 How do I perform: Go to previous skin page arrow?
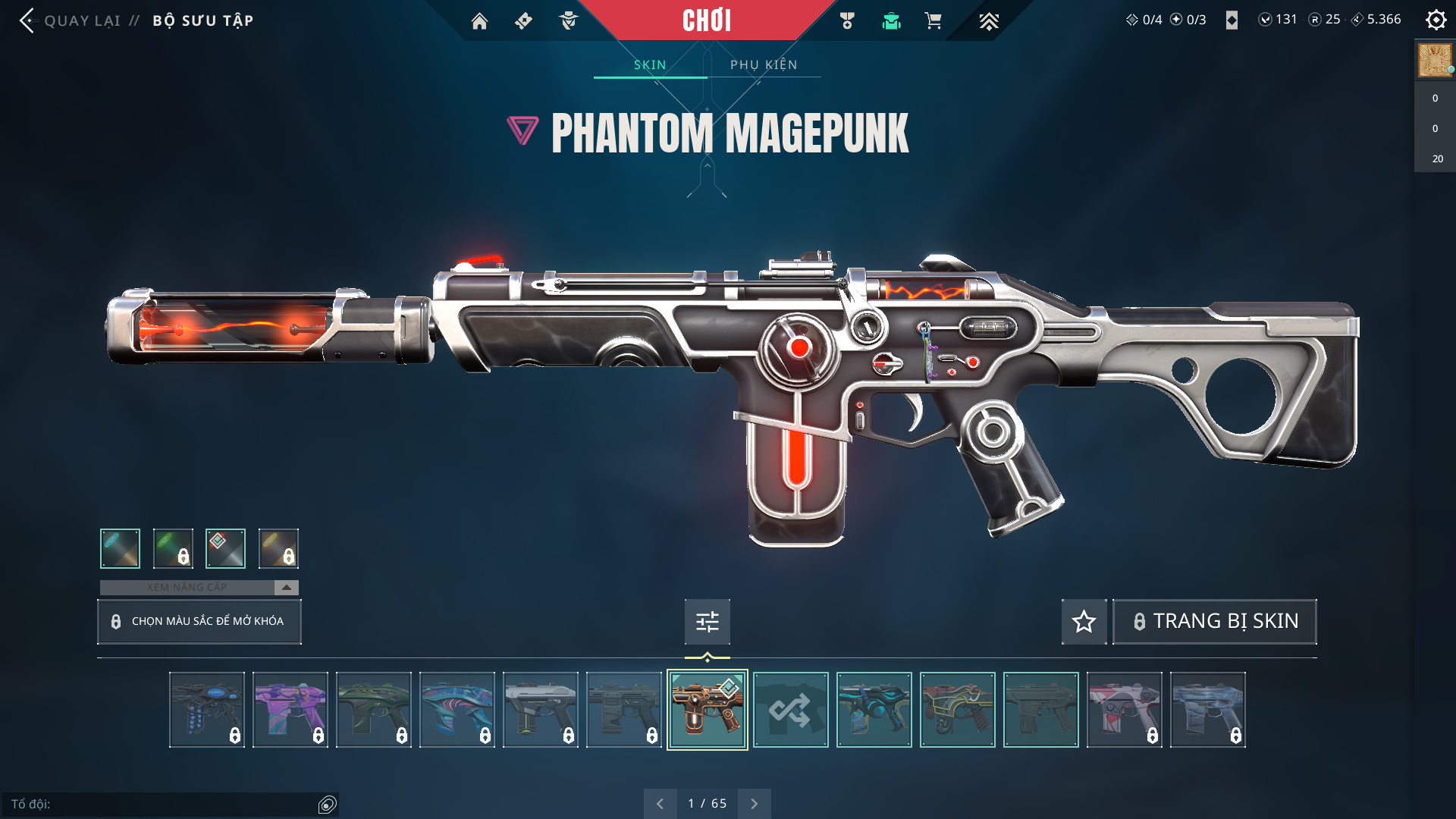(660, 804)
